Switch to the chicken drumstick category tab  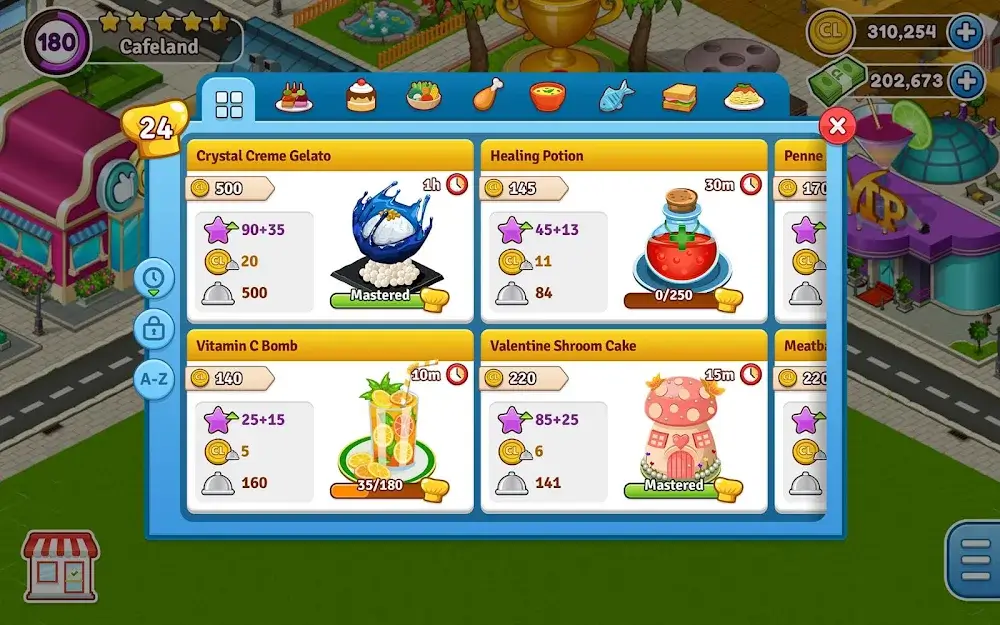coord(487,96)
